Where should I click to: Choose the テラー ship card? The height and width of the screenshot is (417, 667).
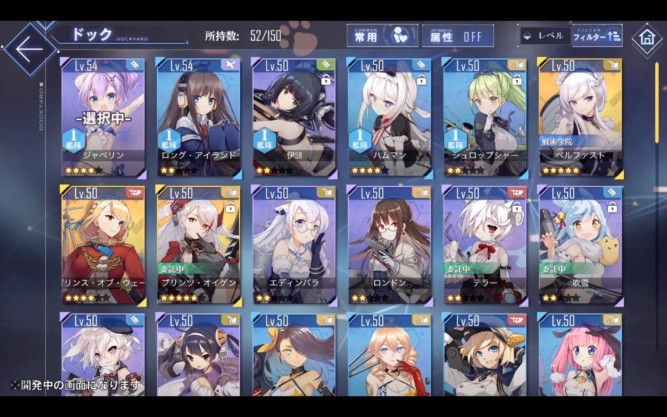click(485, 244)
